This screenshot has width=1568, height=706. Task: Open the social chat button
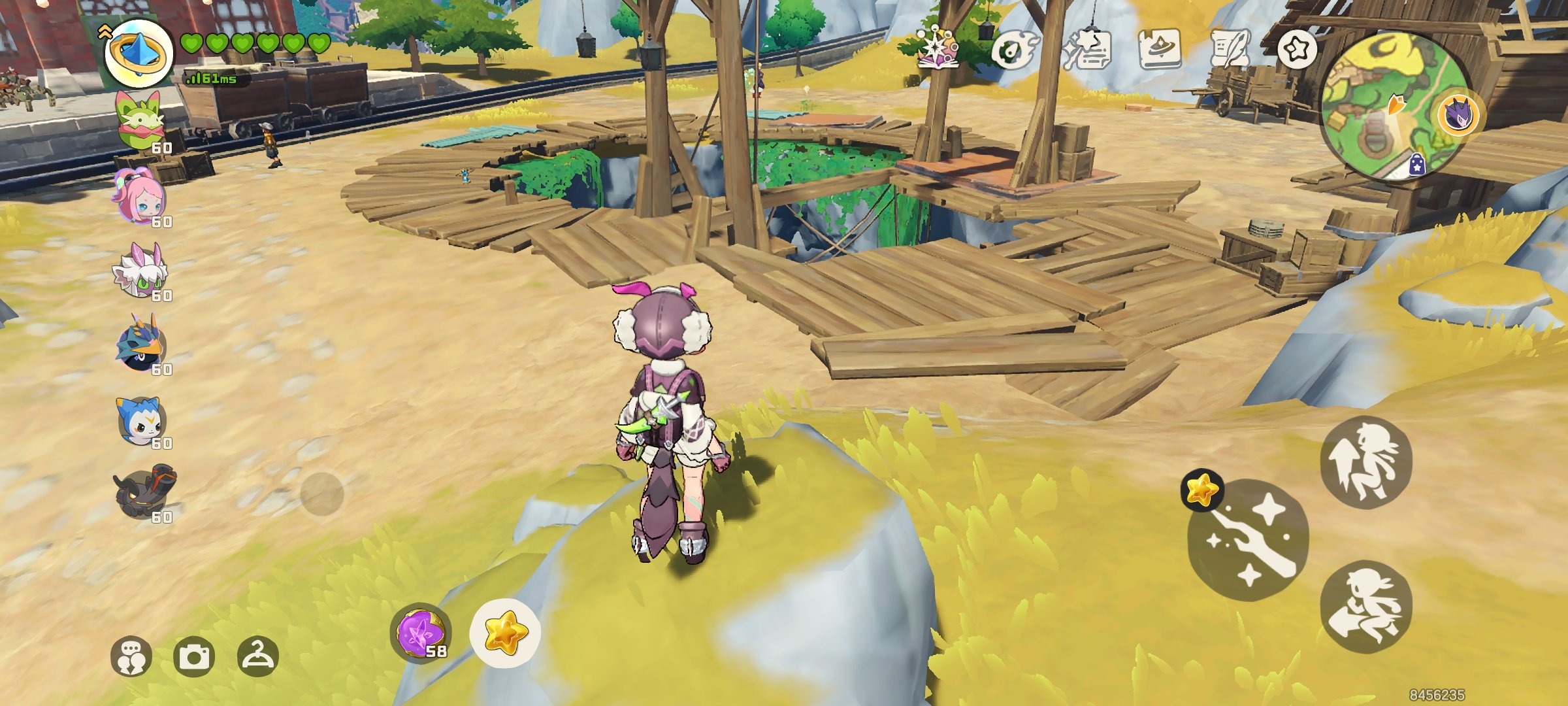(x=131, y=656)
